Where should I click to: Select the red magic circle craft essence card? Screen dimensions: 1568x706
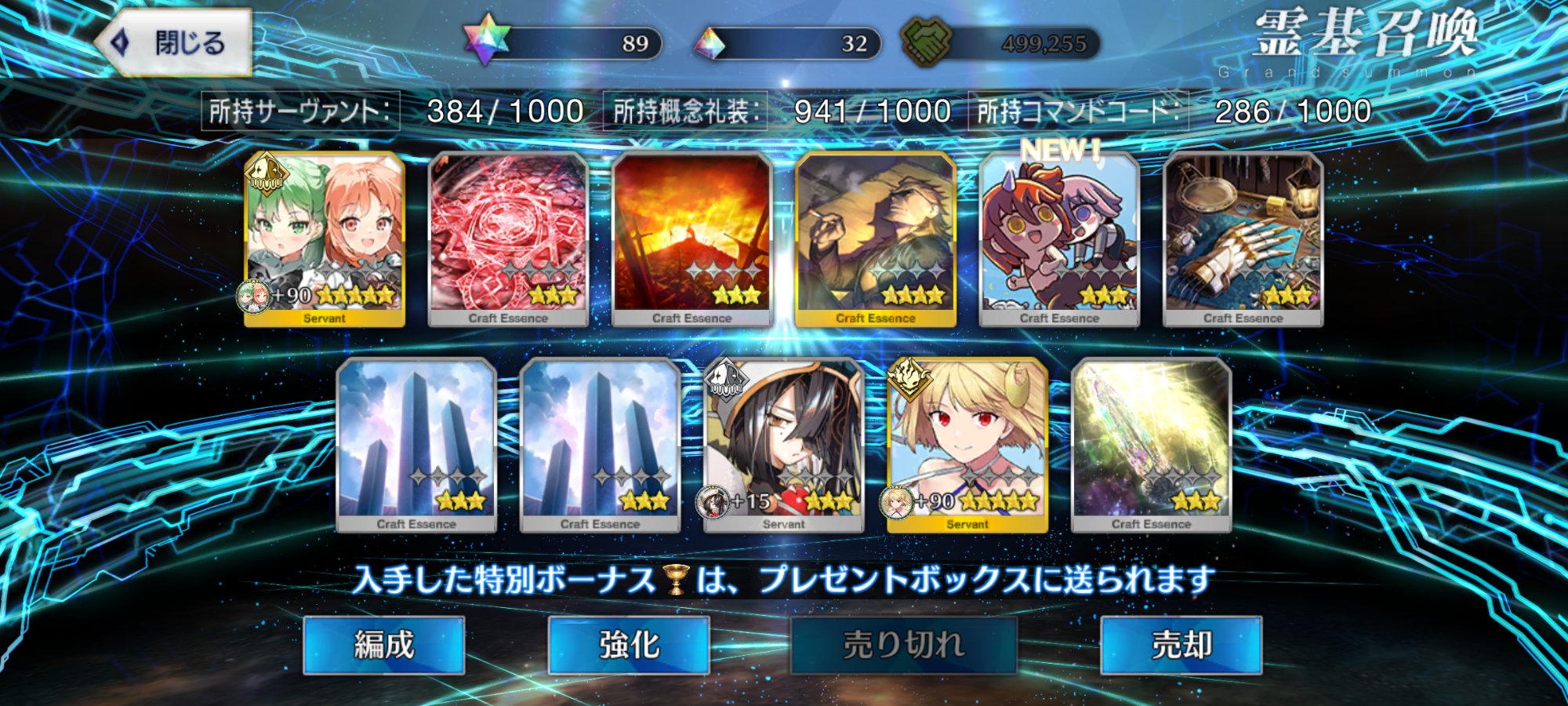[x=508, y=238]
